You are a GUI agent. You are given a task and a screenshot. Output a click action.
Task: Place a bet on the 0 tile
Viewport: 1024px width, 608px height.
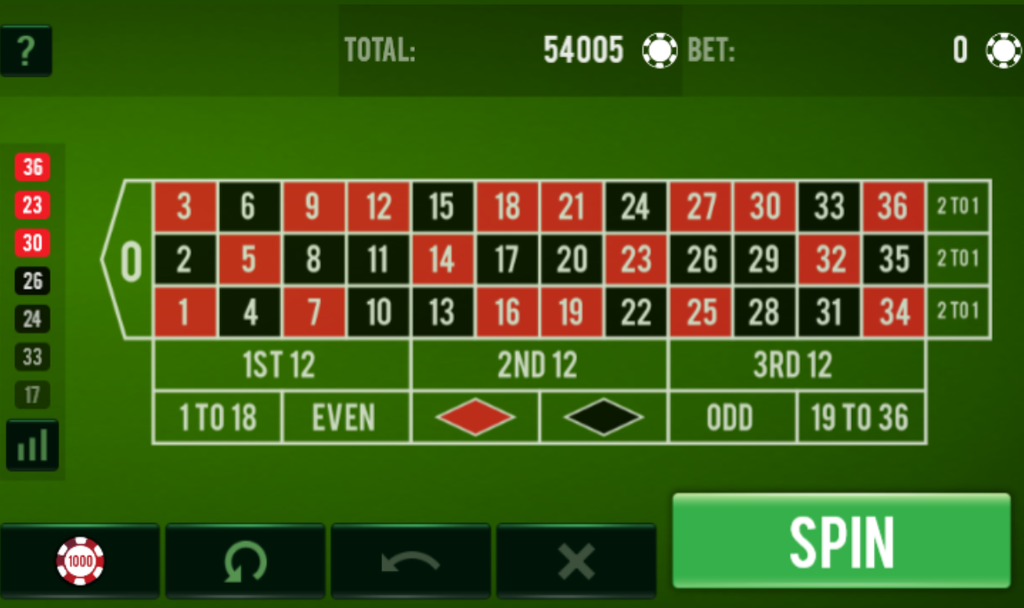click(131, 260)
